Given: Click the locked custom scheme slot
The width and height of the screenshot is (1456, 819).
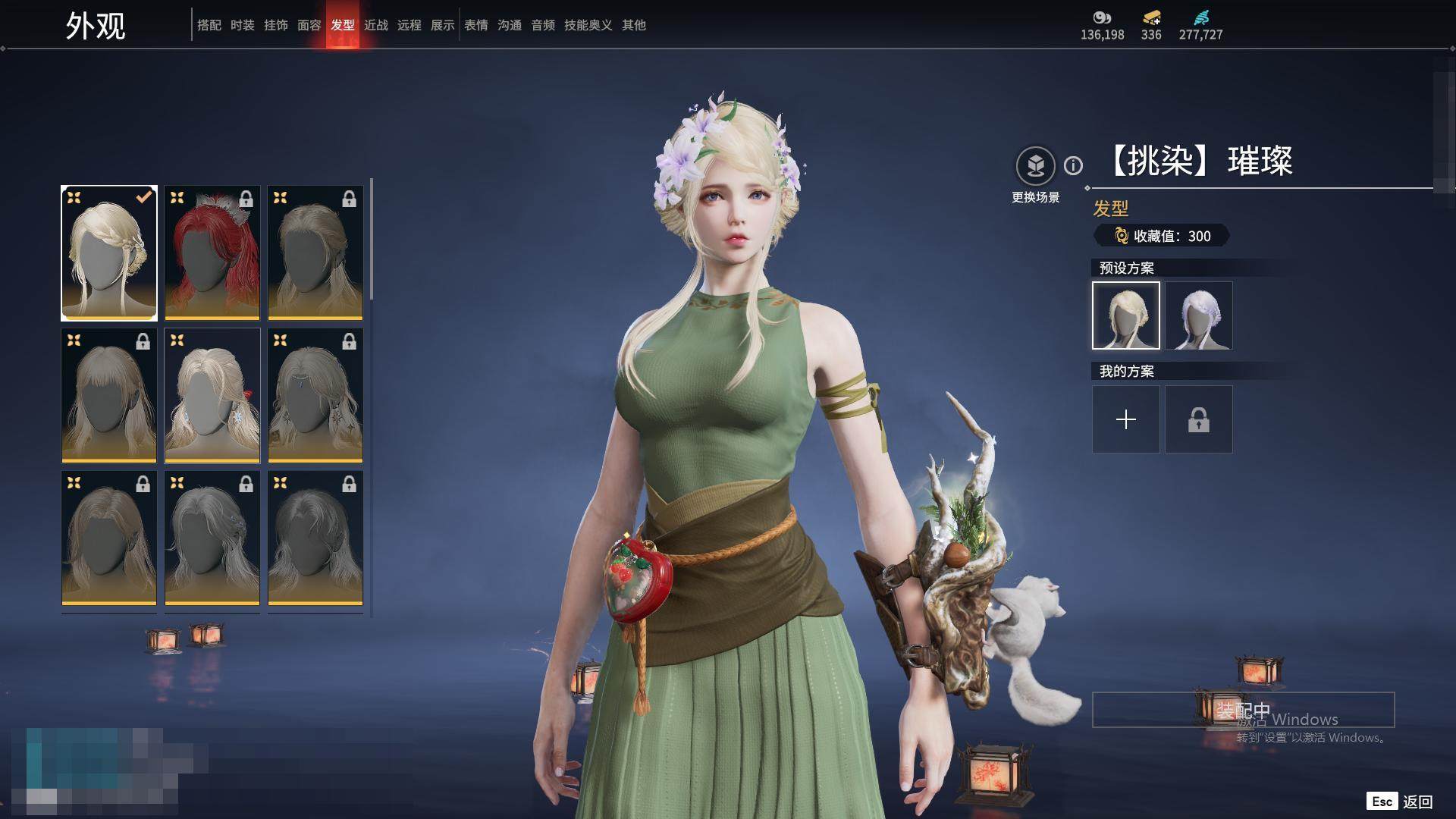Looking at the screenshot, I should [x=1198, y=419].
